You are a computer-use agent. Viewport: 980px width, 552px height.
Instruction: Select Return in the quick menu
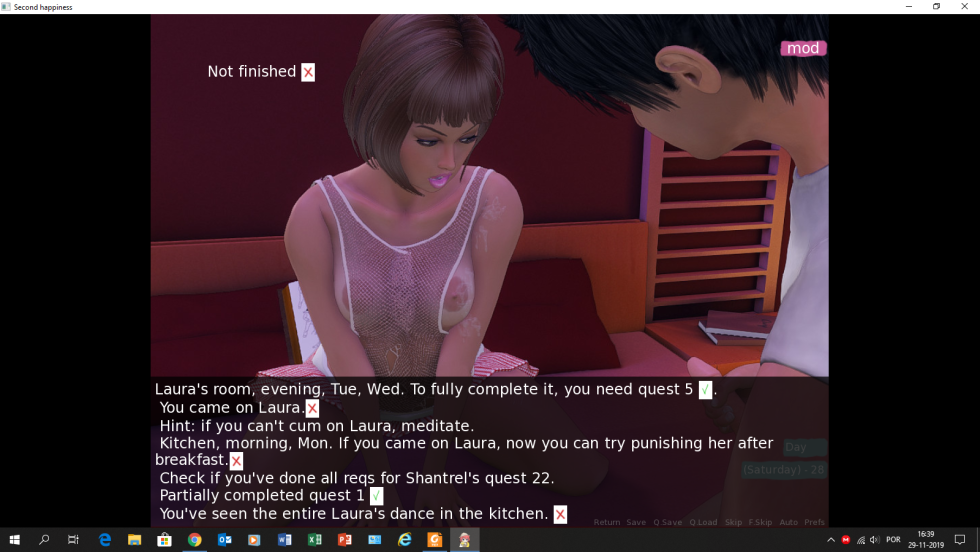pos(607,522)
